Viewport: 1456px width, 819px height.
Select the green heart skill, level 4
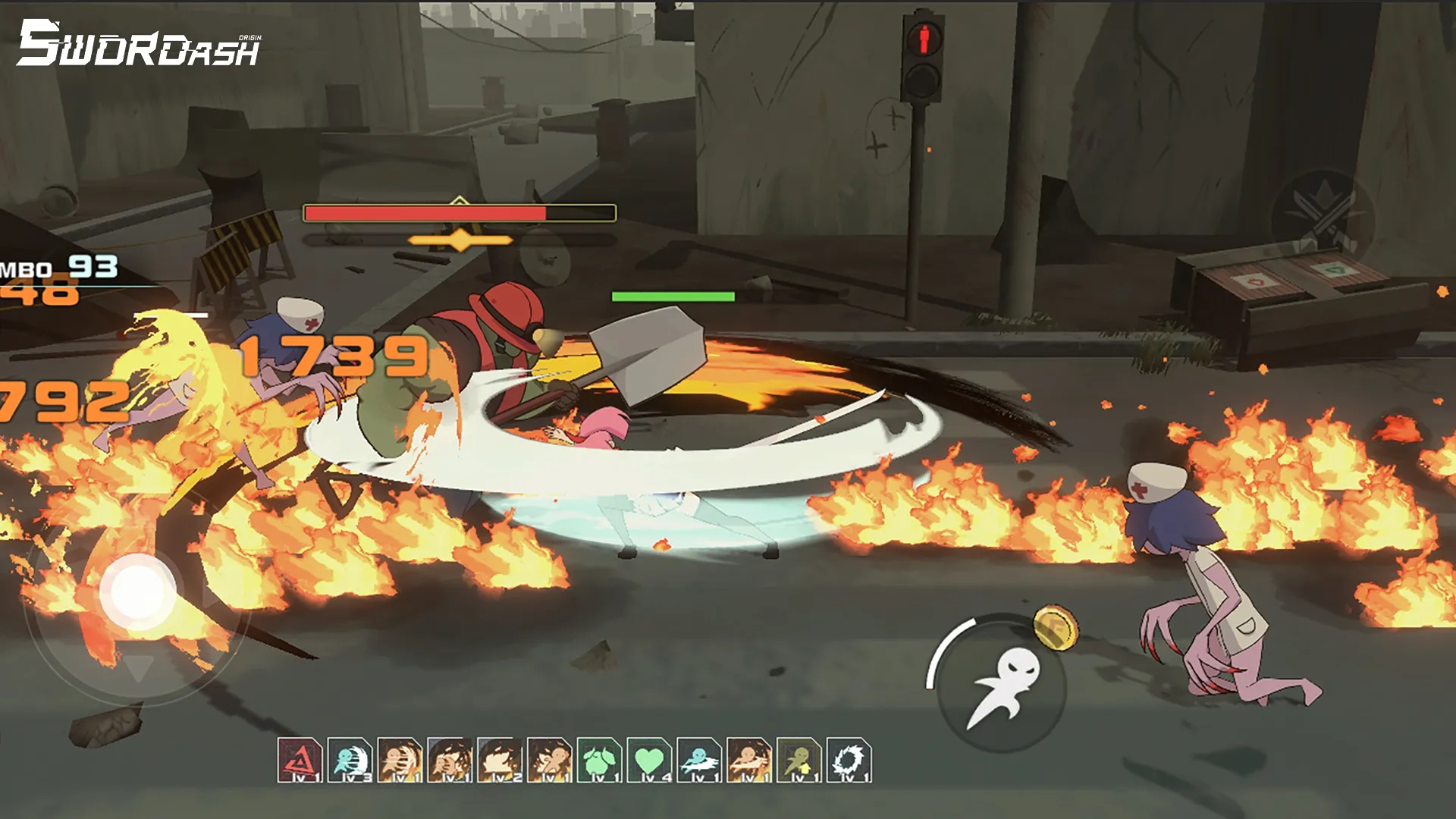649,760
